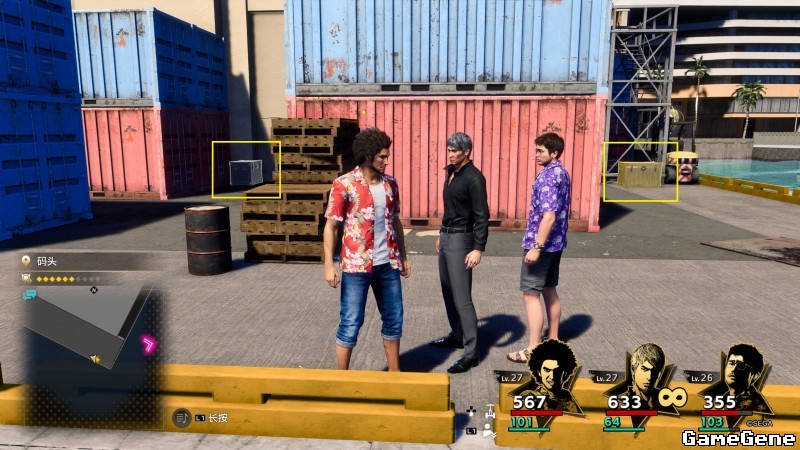Viewport: 800px width, 450px height.
Task: Select the party member portrait with glasses
Action: (744, 374)
